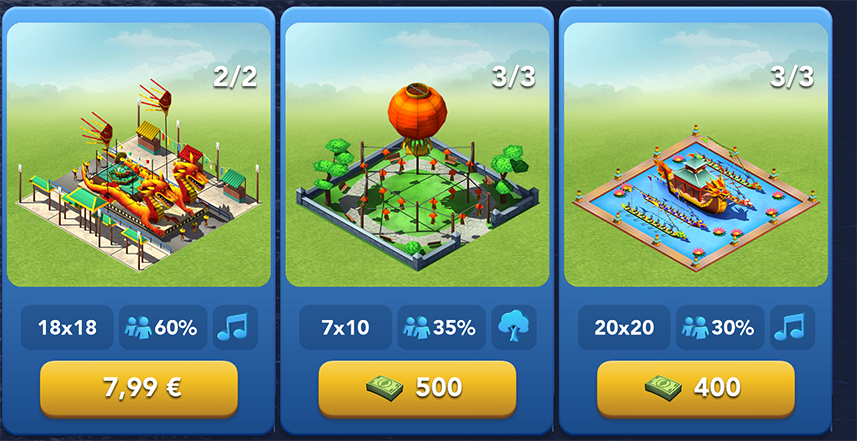The image size is (857, 441).
Task: Select the orange lantern park thumbnail
Action: tap(417, 155)
